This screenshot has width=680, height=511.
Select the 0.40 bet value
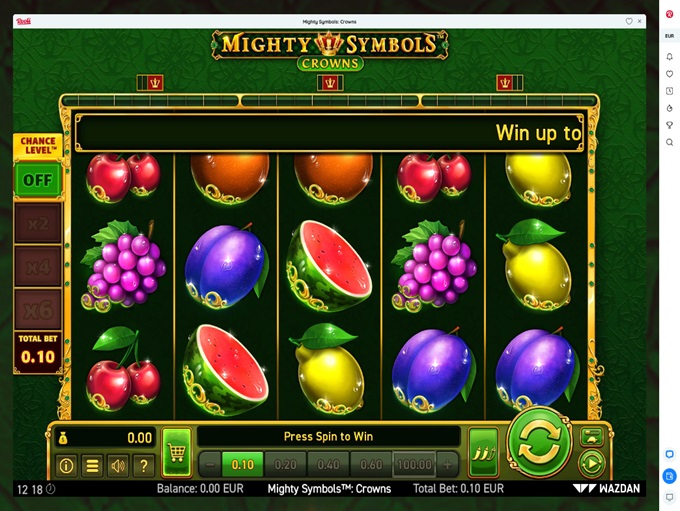tap(329, 464)
